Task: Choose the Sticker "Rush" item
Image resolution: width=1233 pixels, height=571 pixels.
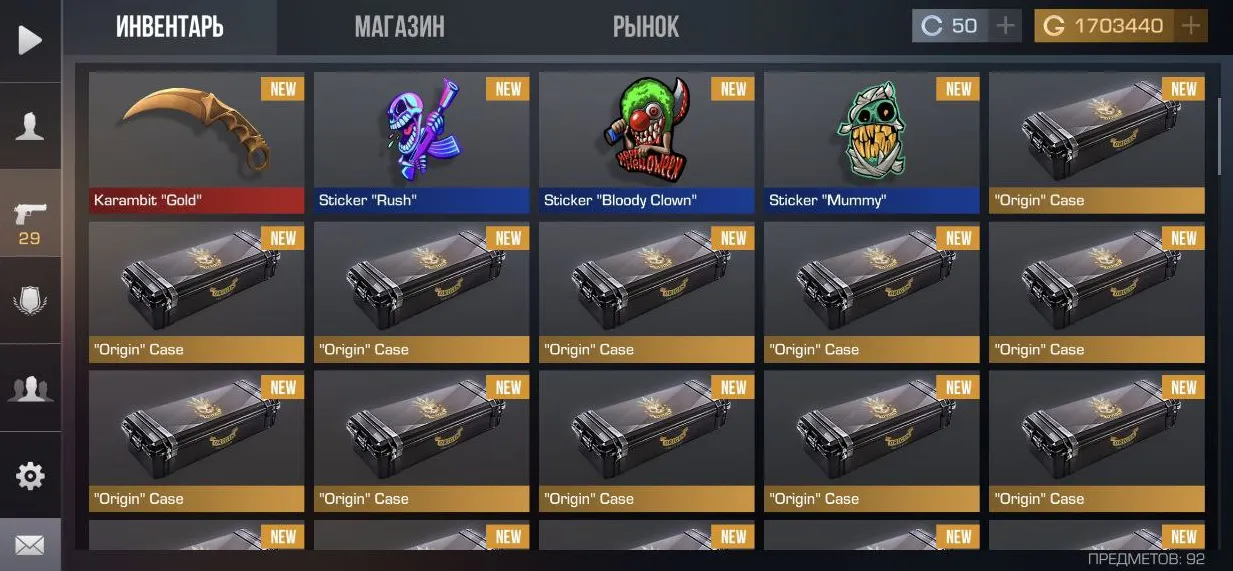Action: pyautogui.click(x=421, y=142)
